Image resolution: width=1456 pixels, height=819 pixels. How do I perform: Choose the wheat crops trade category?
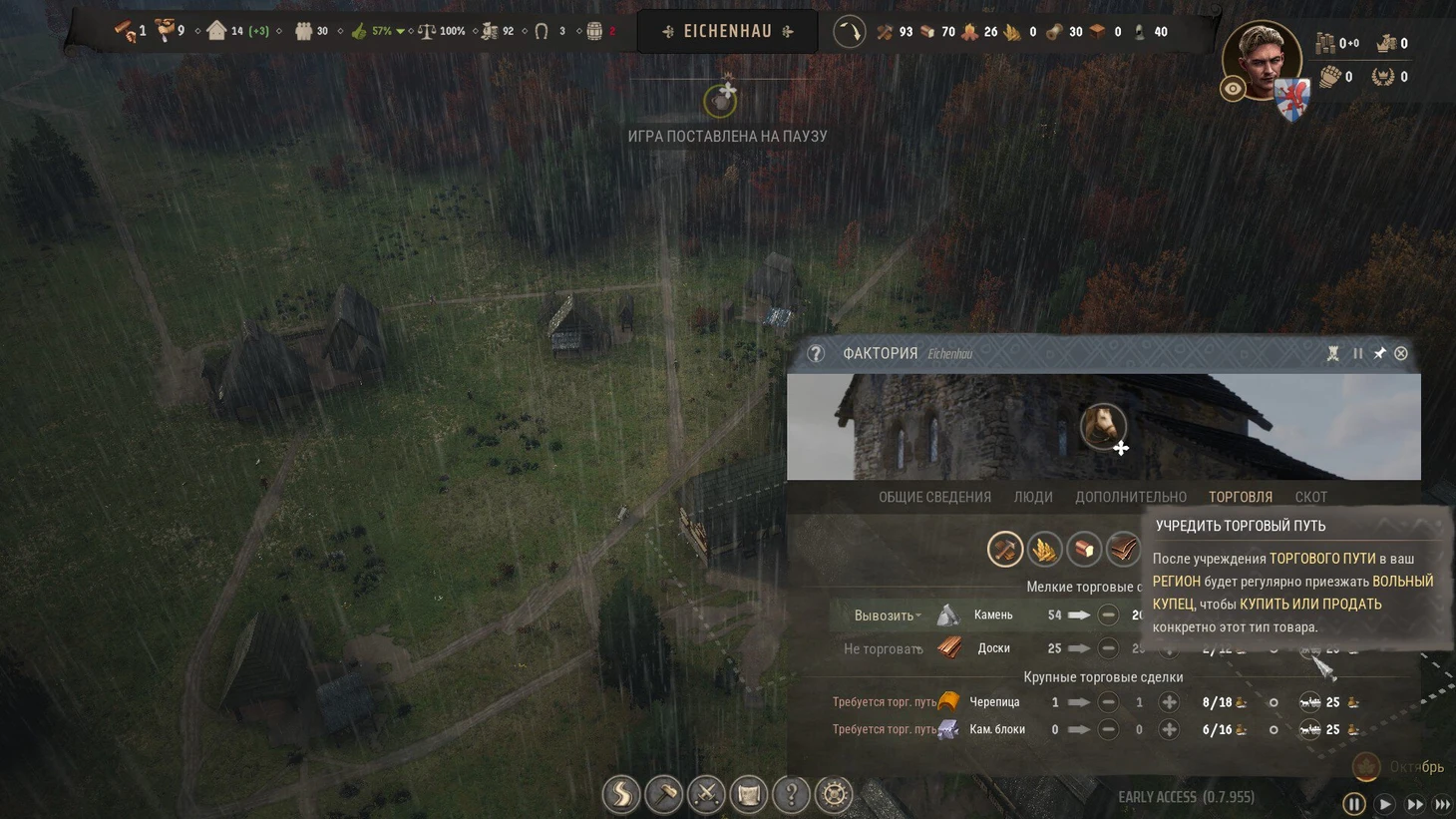tap(1044, 549)
